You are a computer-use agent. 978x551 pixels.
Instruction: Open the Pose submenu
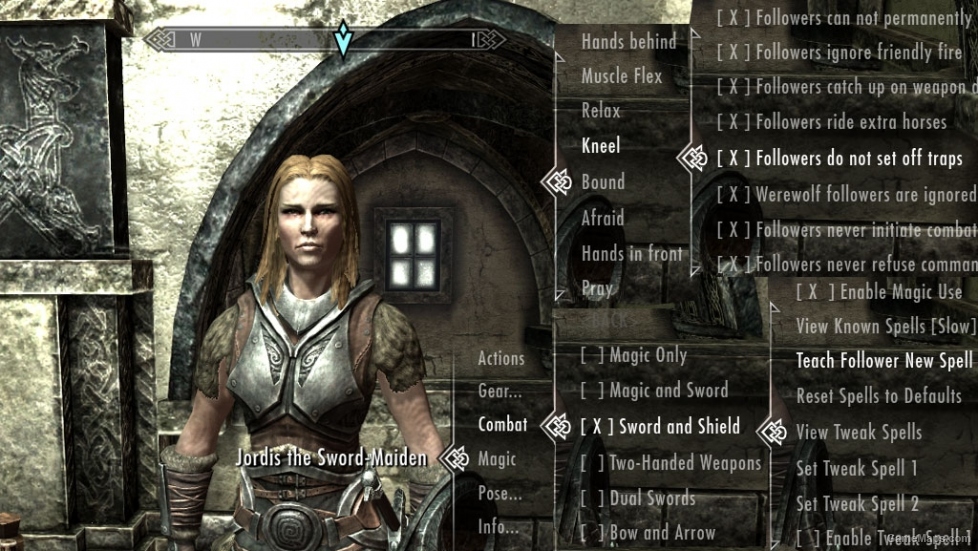tap(500, 493)
